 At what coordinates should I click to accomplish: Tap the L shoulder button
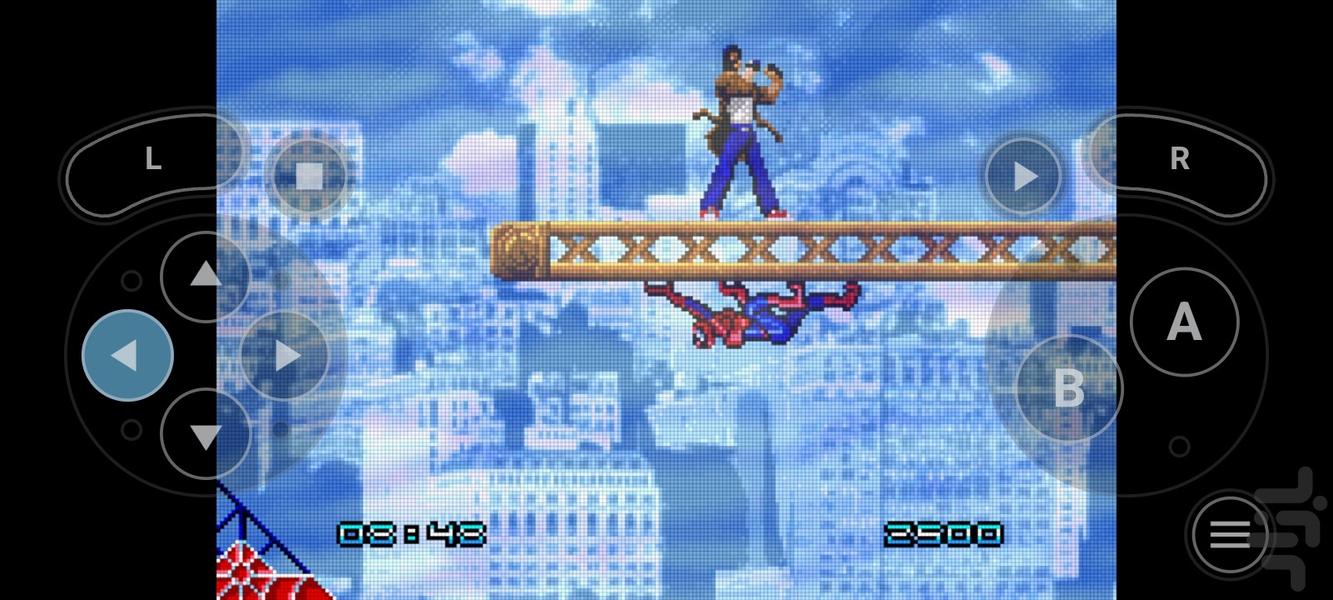pyautogui.click(x=152, y=160)
